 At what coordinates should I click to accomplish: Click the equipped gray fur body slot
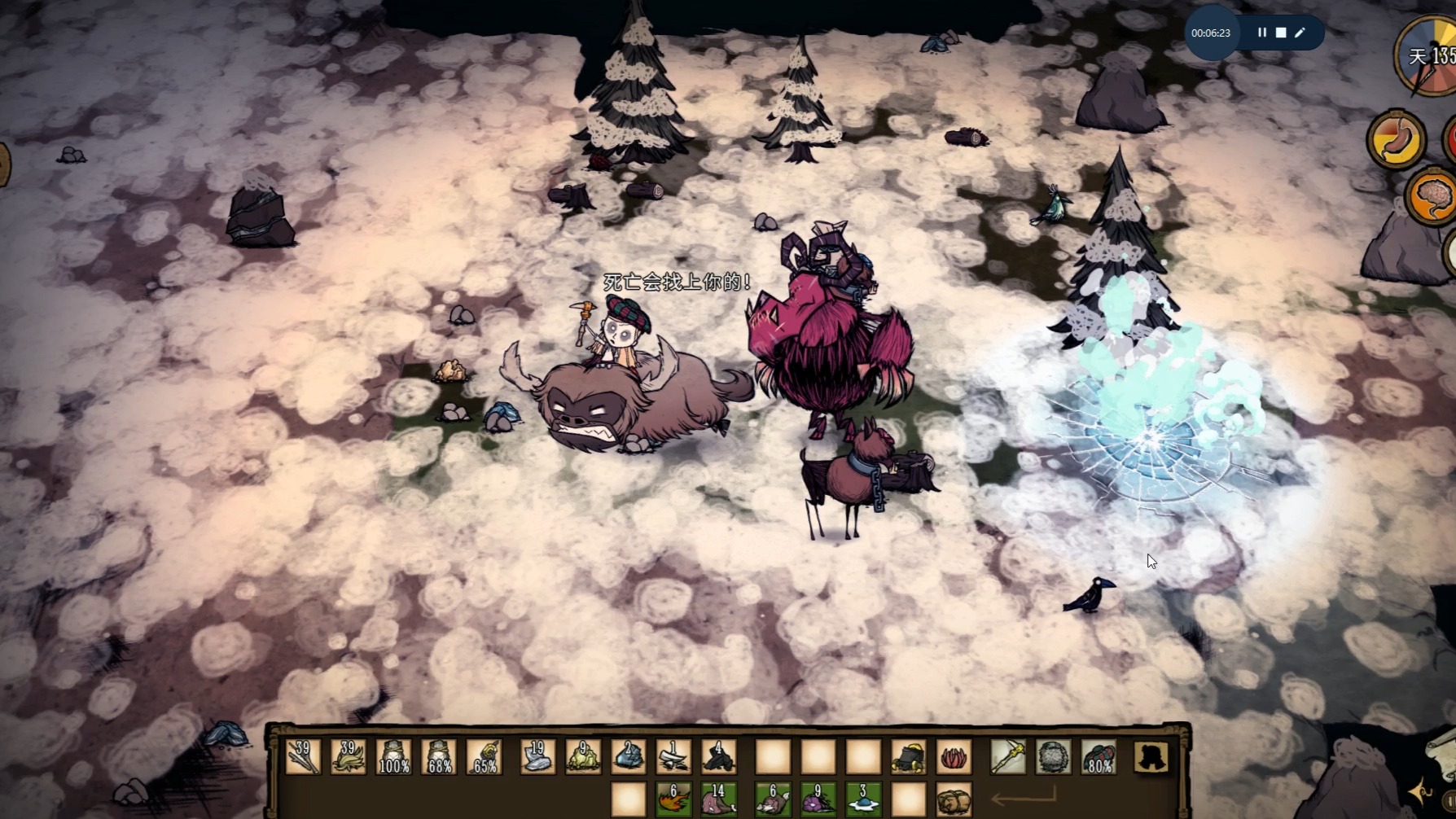click(x=1054, y=757)
